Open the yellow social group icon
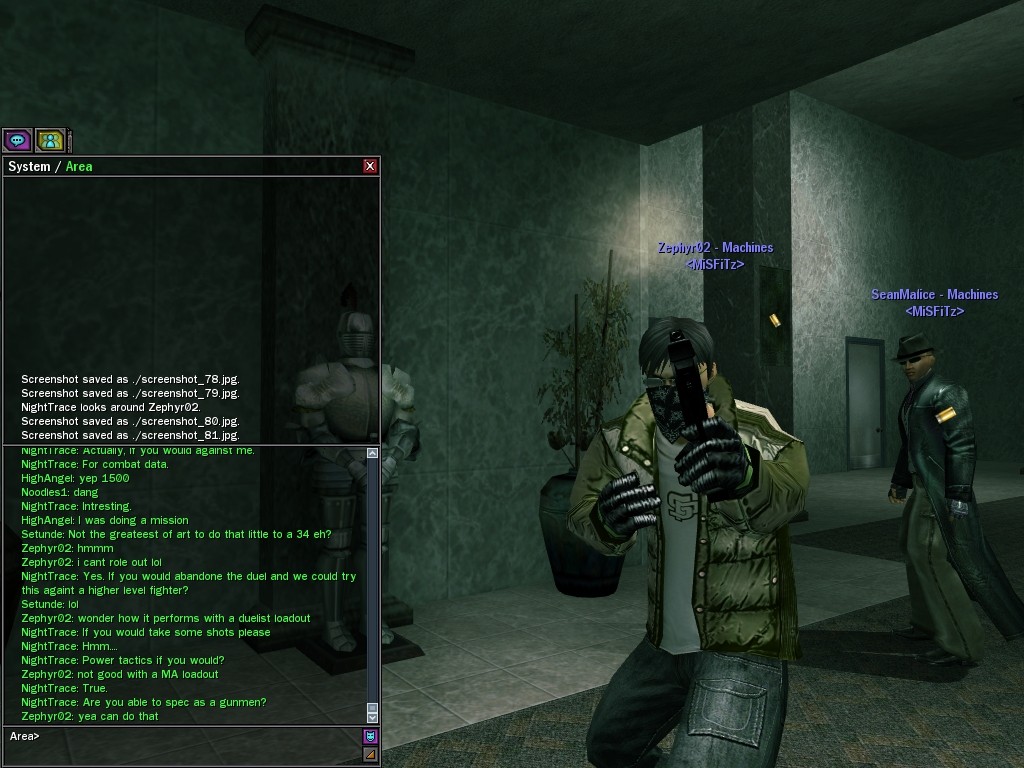 (50, 140)
